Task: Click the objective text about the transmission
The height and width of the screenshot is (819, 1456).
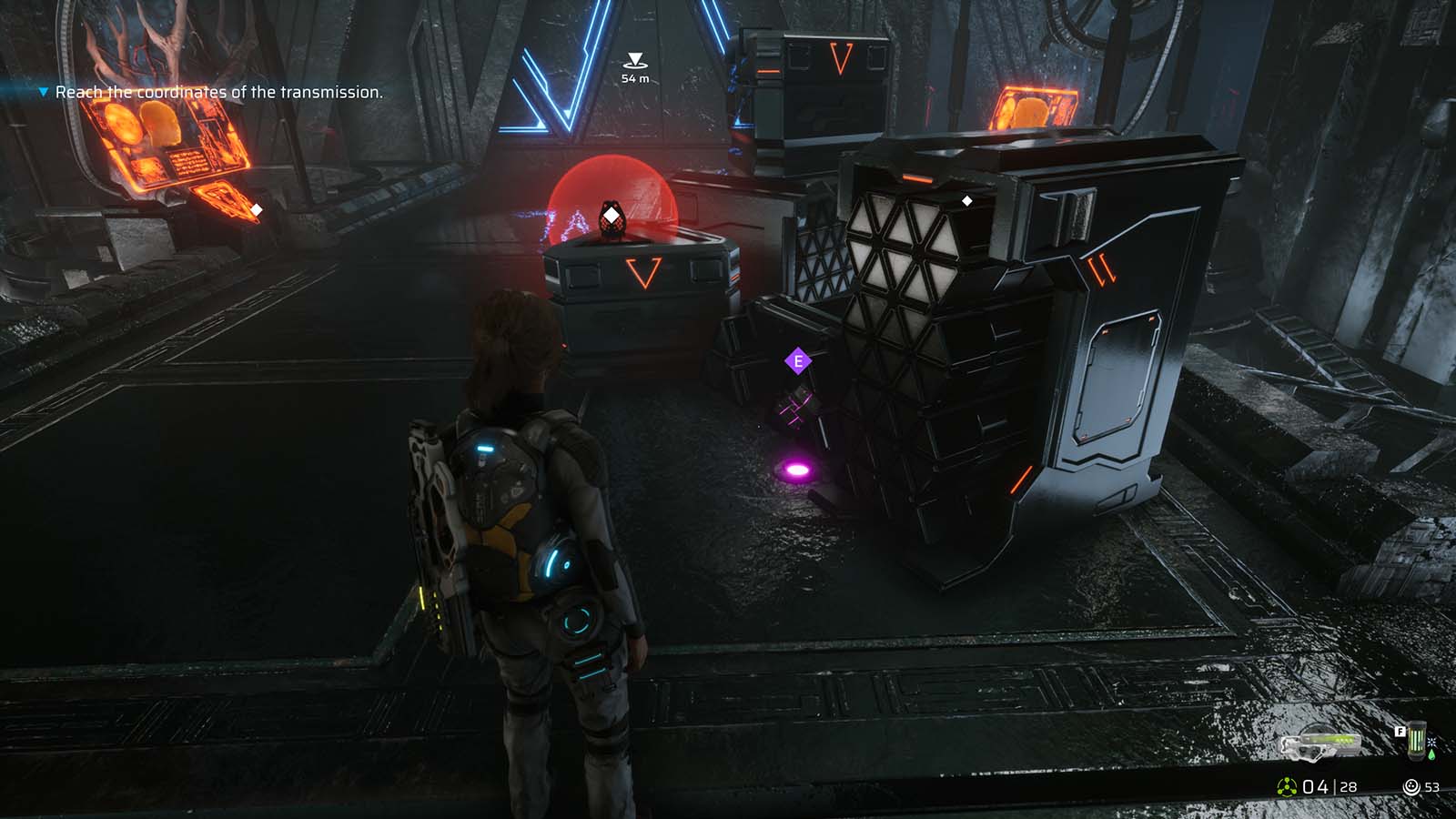Action: pyautogui.click(x=220, y=91)
